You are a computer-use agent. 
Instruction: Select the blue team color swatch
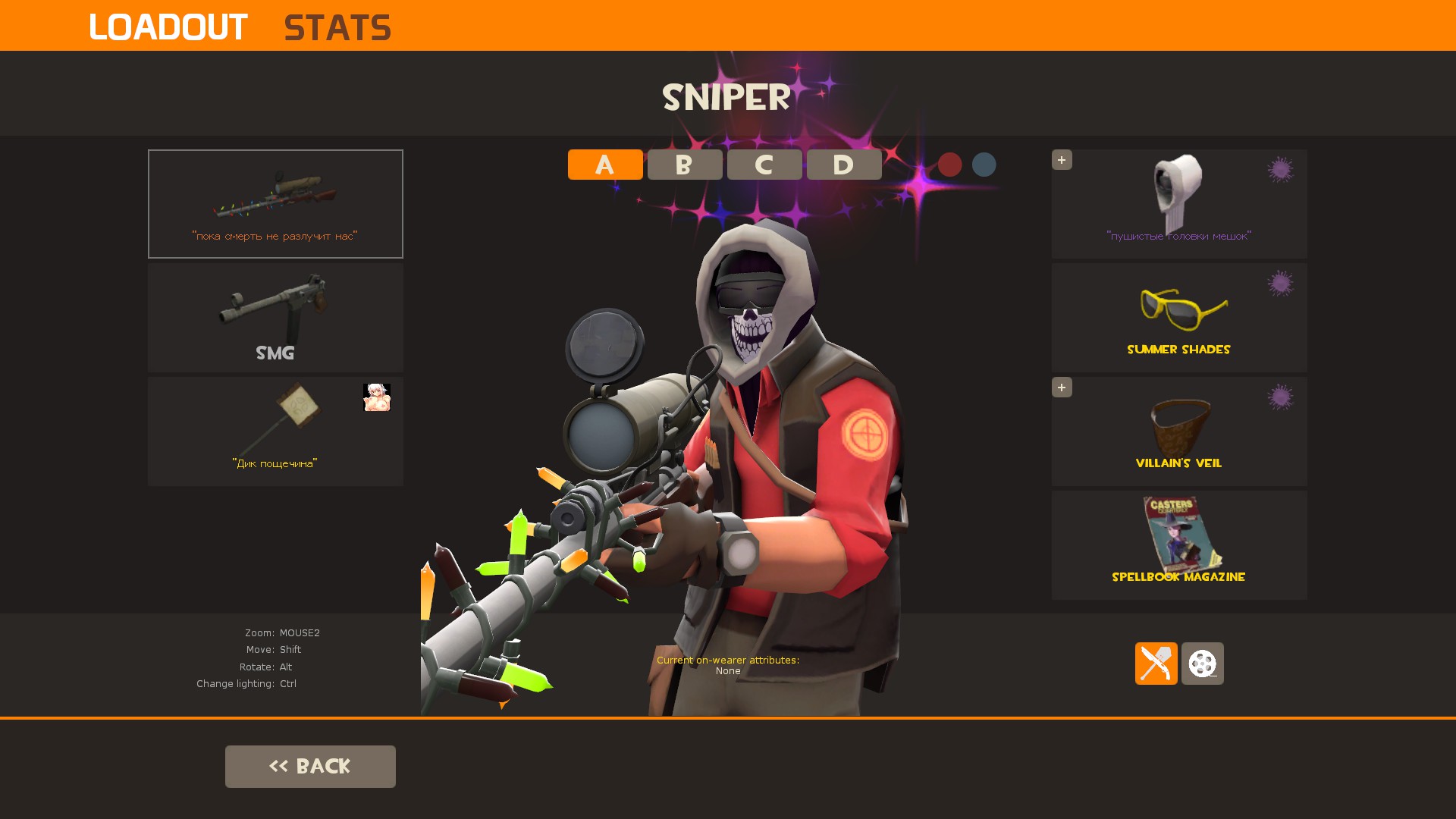coord(984,165)
